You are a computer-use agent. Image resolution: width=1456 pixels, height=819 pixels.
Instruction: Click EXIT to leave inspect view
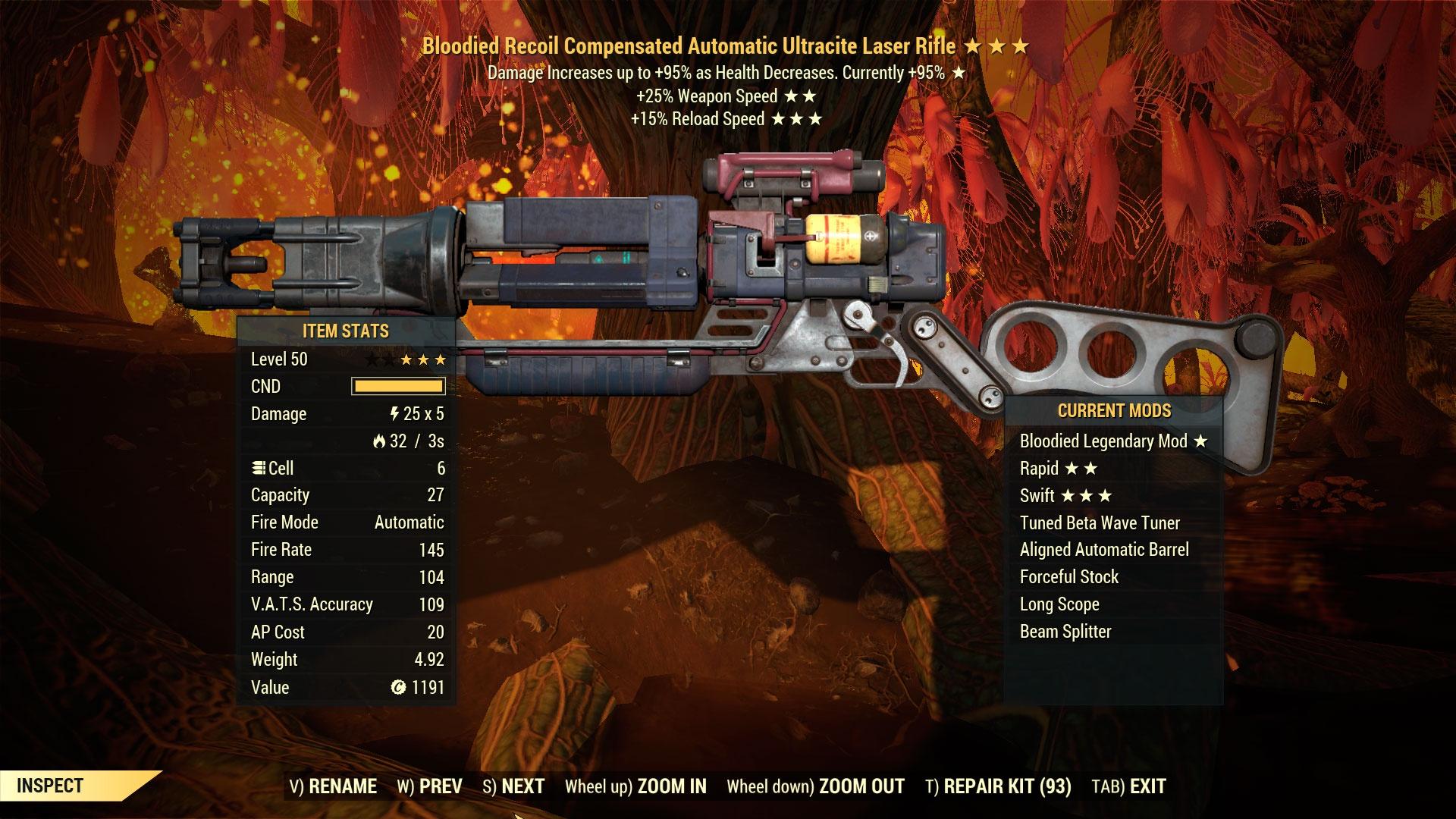click(1128, 786)
